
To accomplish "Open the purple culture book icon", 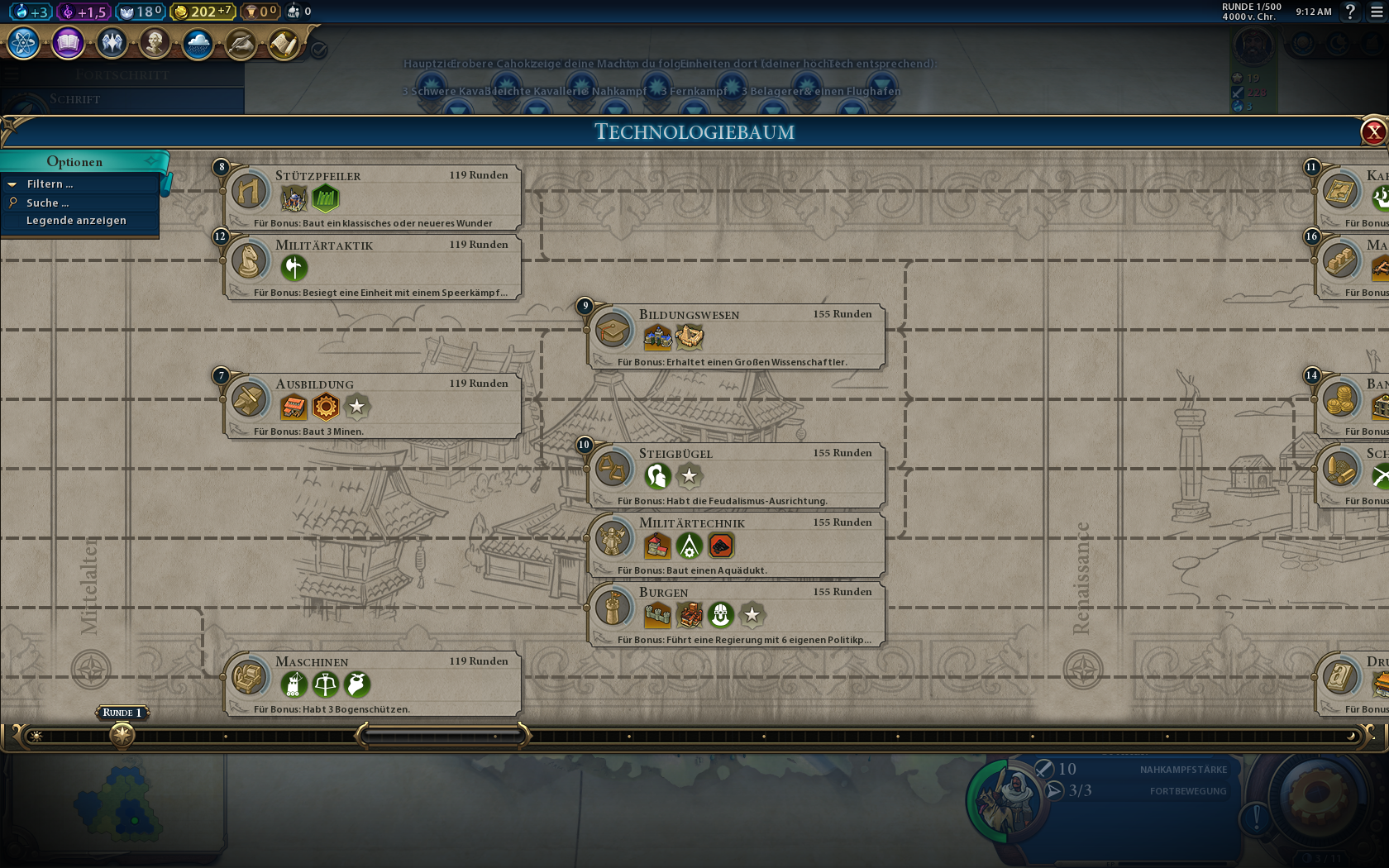I will point(68,43).
